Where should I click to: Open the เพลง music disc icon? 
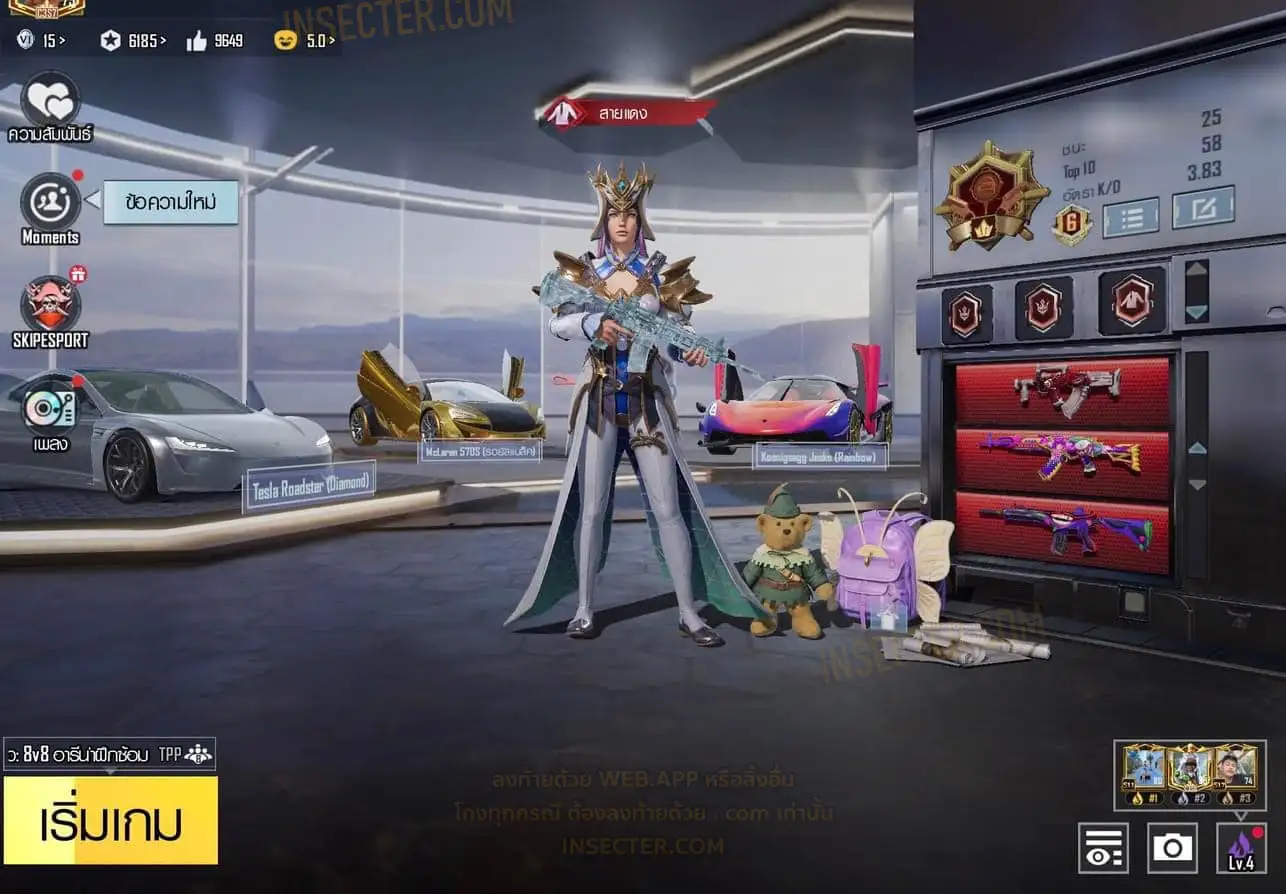[50, 408]
